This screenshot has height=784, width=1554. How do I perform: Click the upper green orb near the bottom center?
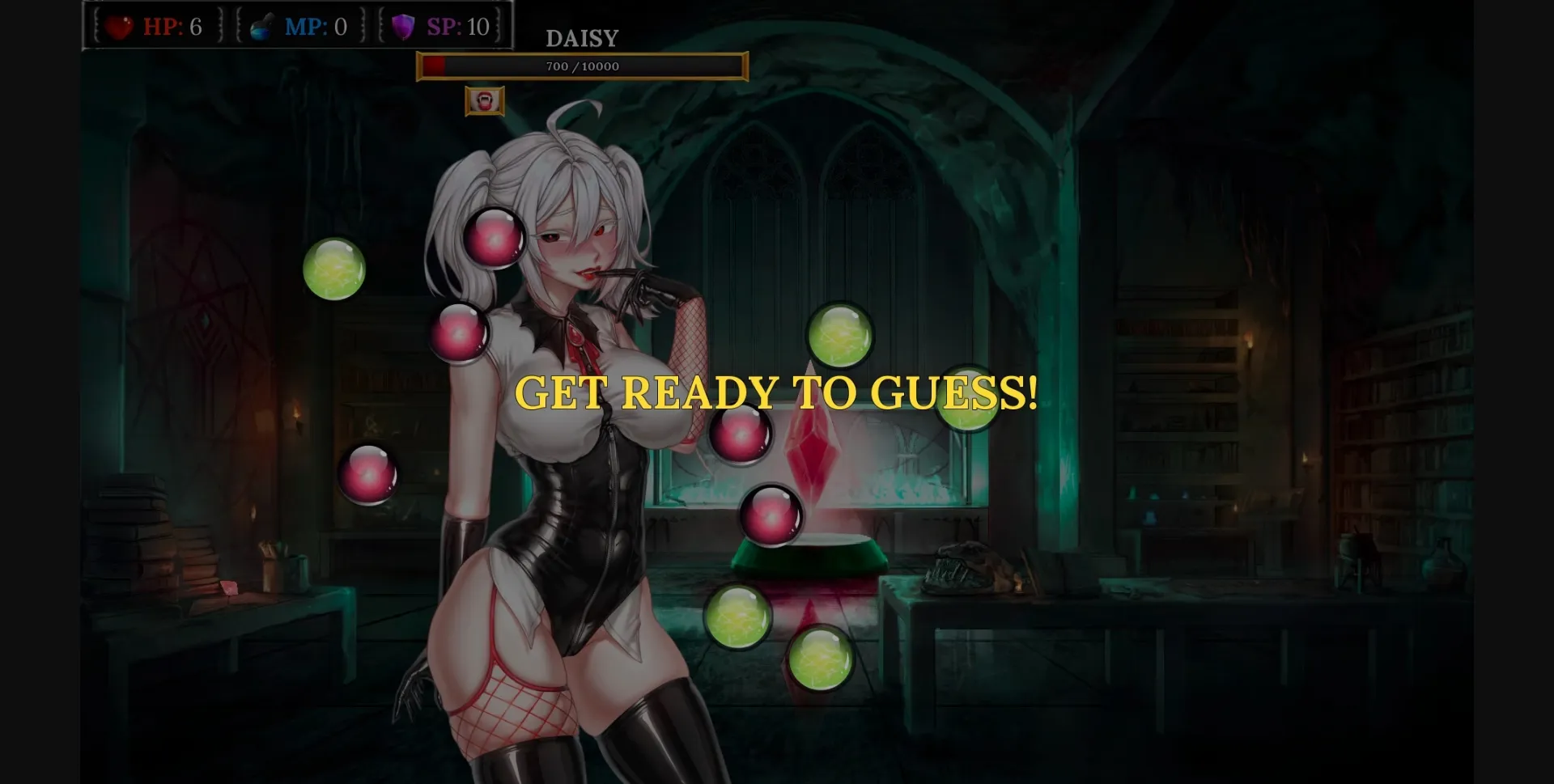[x=737, y=619]
